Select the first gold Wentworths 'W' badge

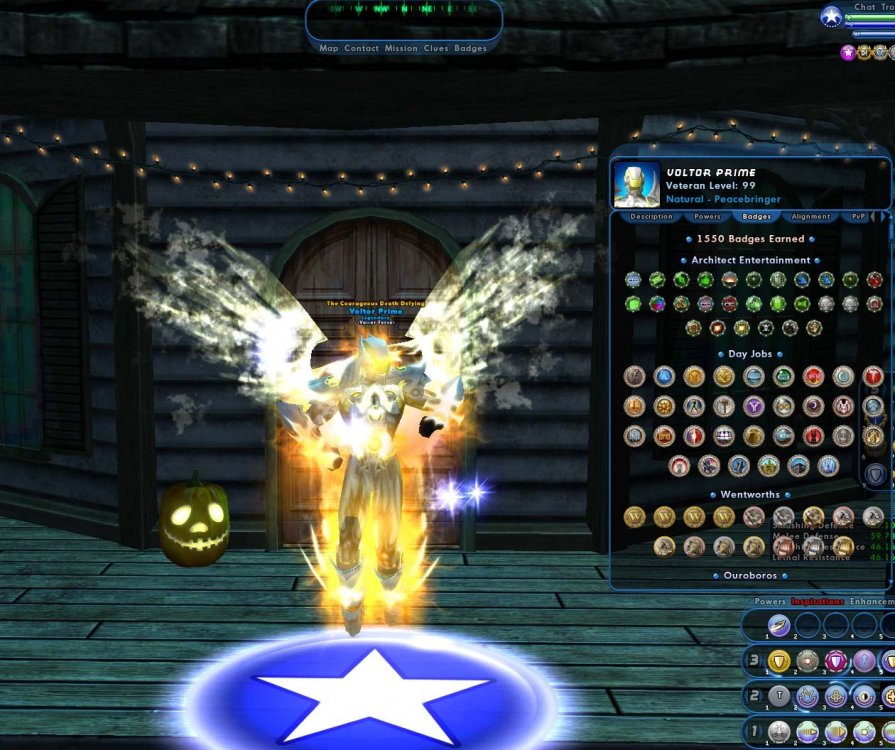(635, 517)
